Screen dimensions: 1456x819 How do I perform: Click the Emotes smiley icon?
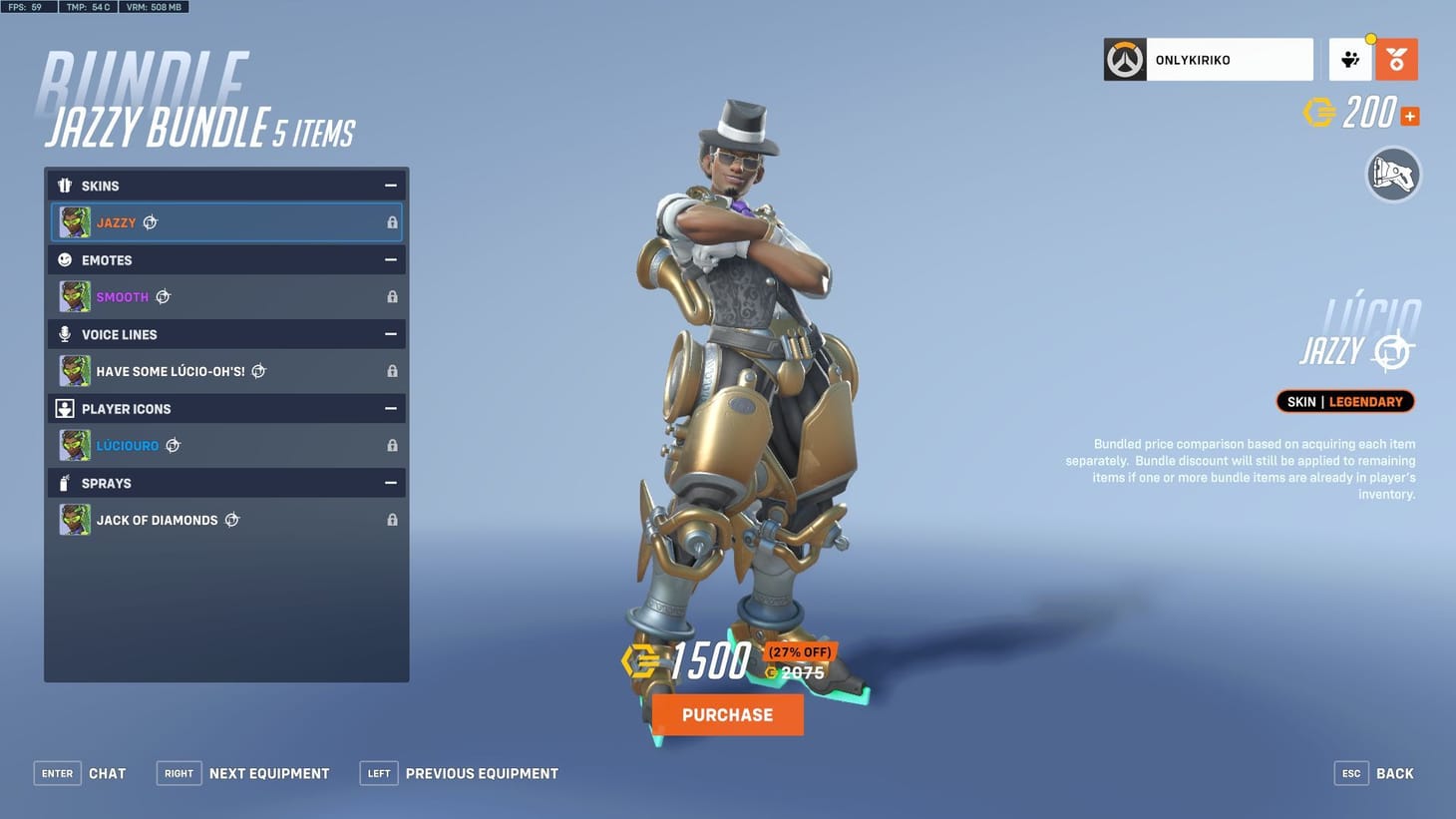(x=66, y=260)
